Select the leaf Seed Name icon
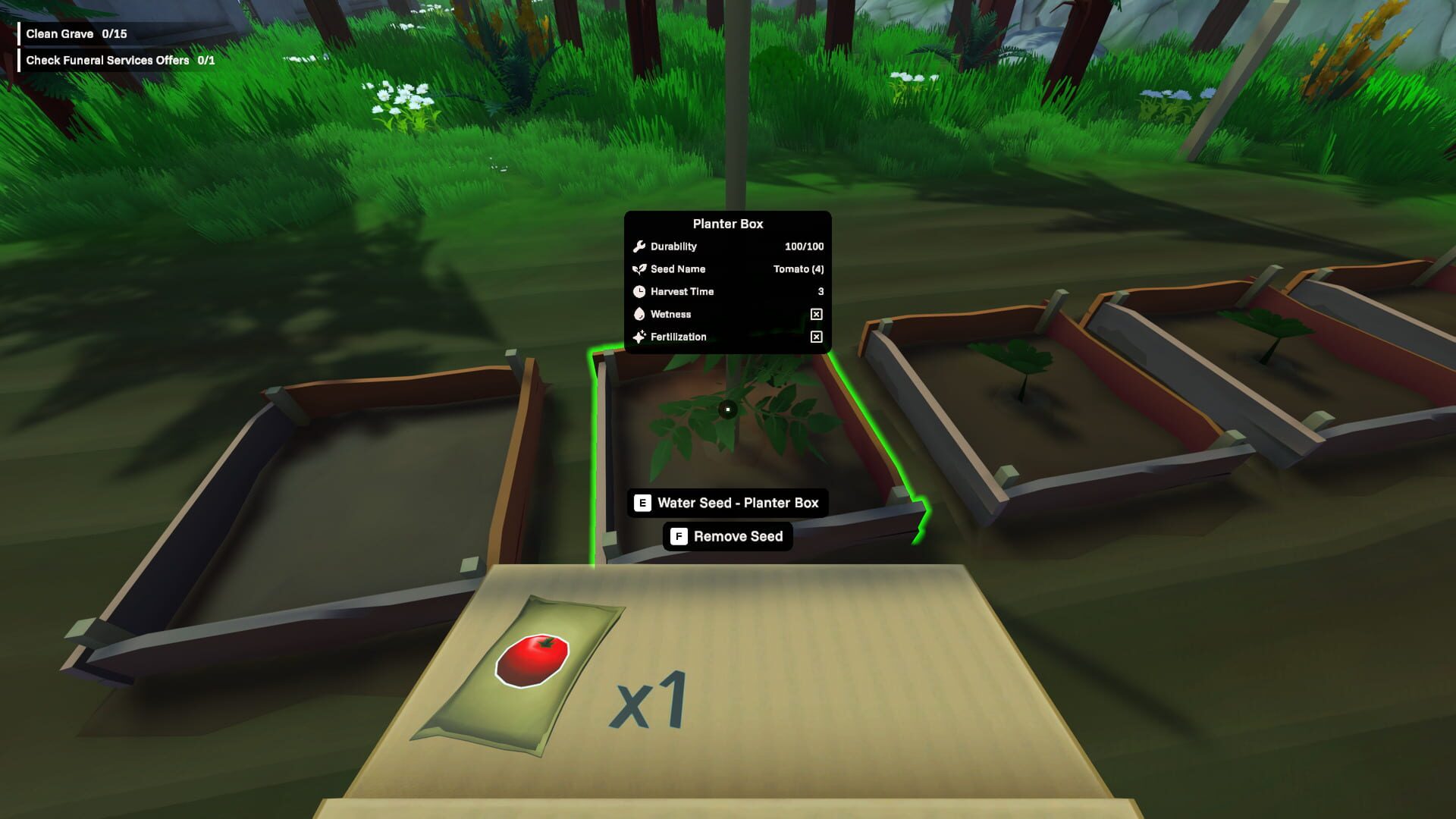This screenshot has width=1456, height=819. click(639, 268)
